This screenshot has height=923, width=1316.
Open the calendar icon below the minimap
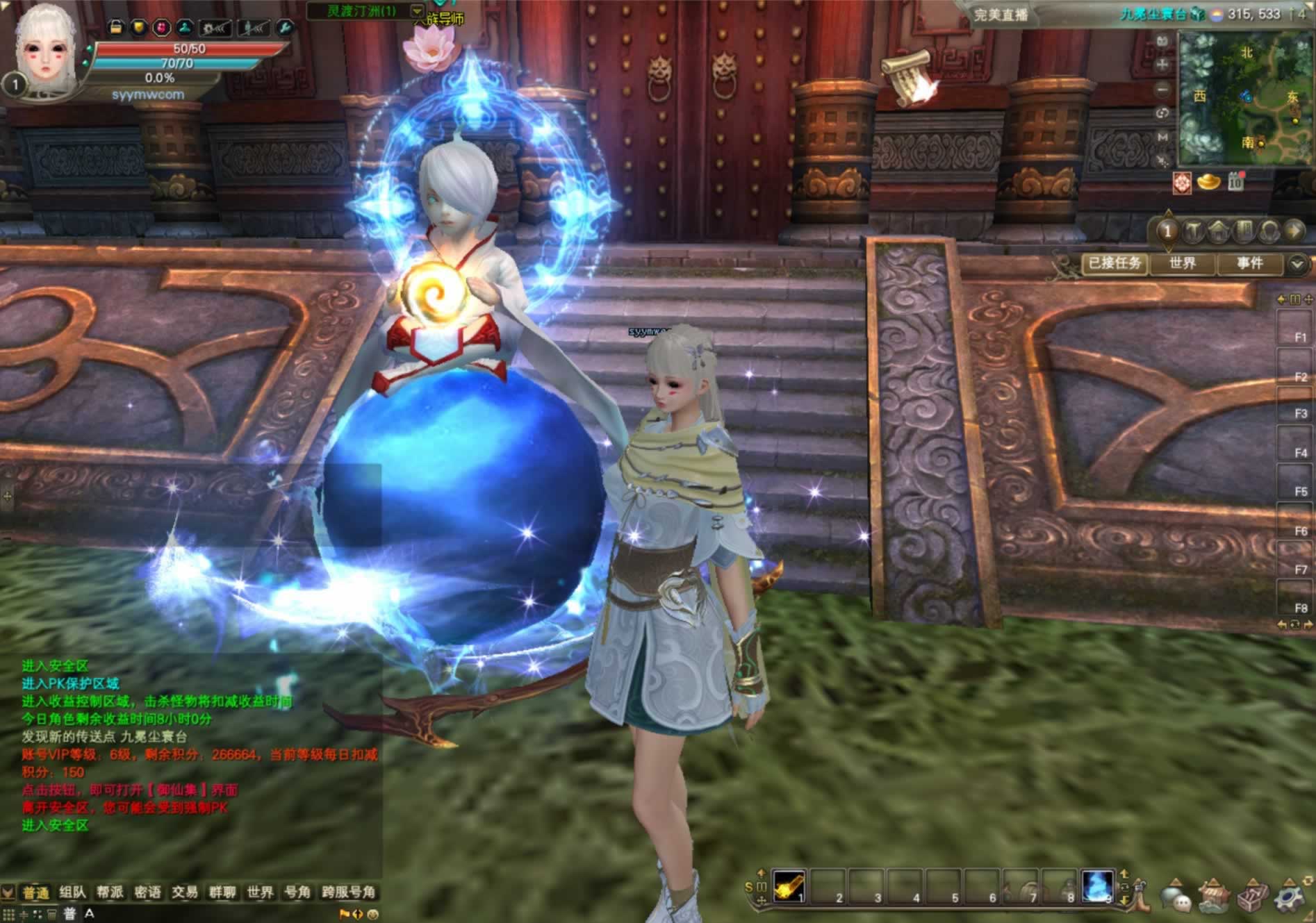tap(1235, 182)
